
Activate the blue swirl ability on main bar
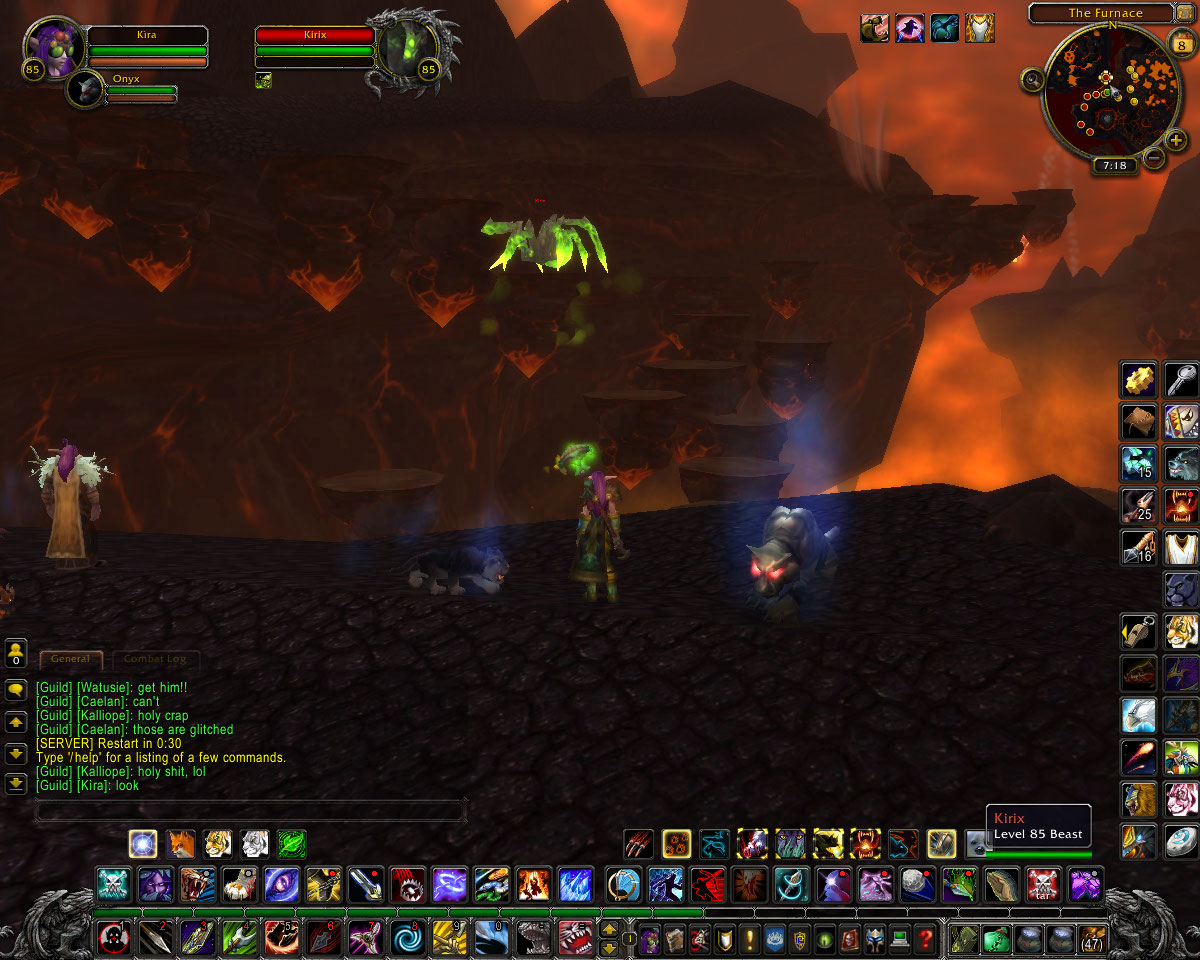(407, 939)
